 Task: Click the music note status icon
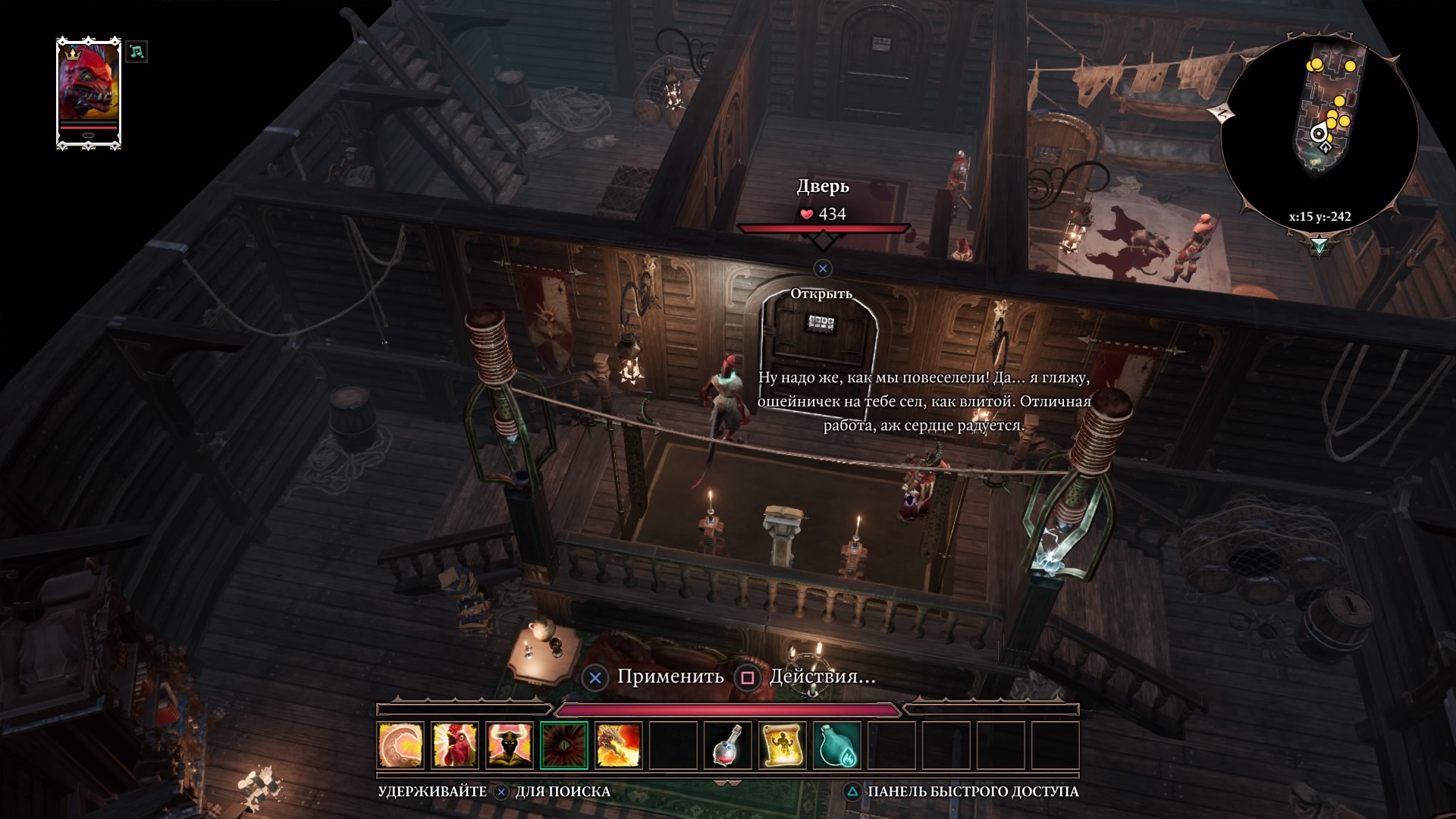point(136,52)
